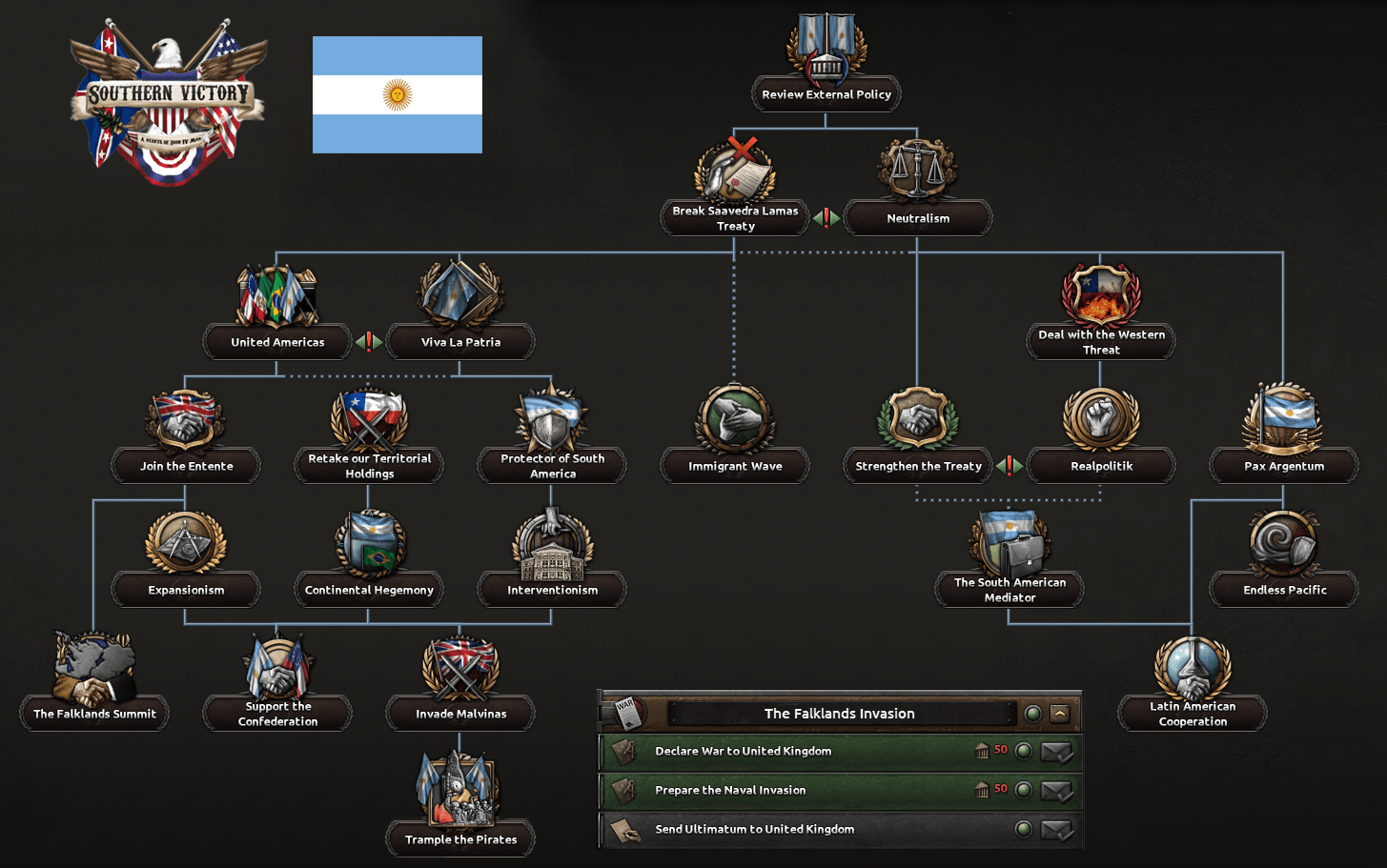Toggle the pin on Declare War to United Kingdom
Image resolution: width=1387 pixels, height=868 pixels.
click(1023, 752)
